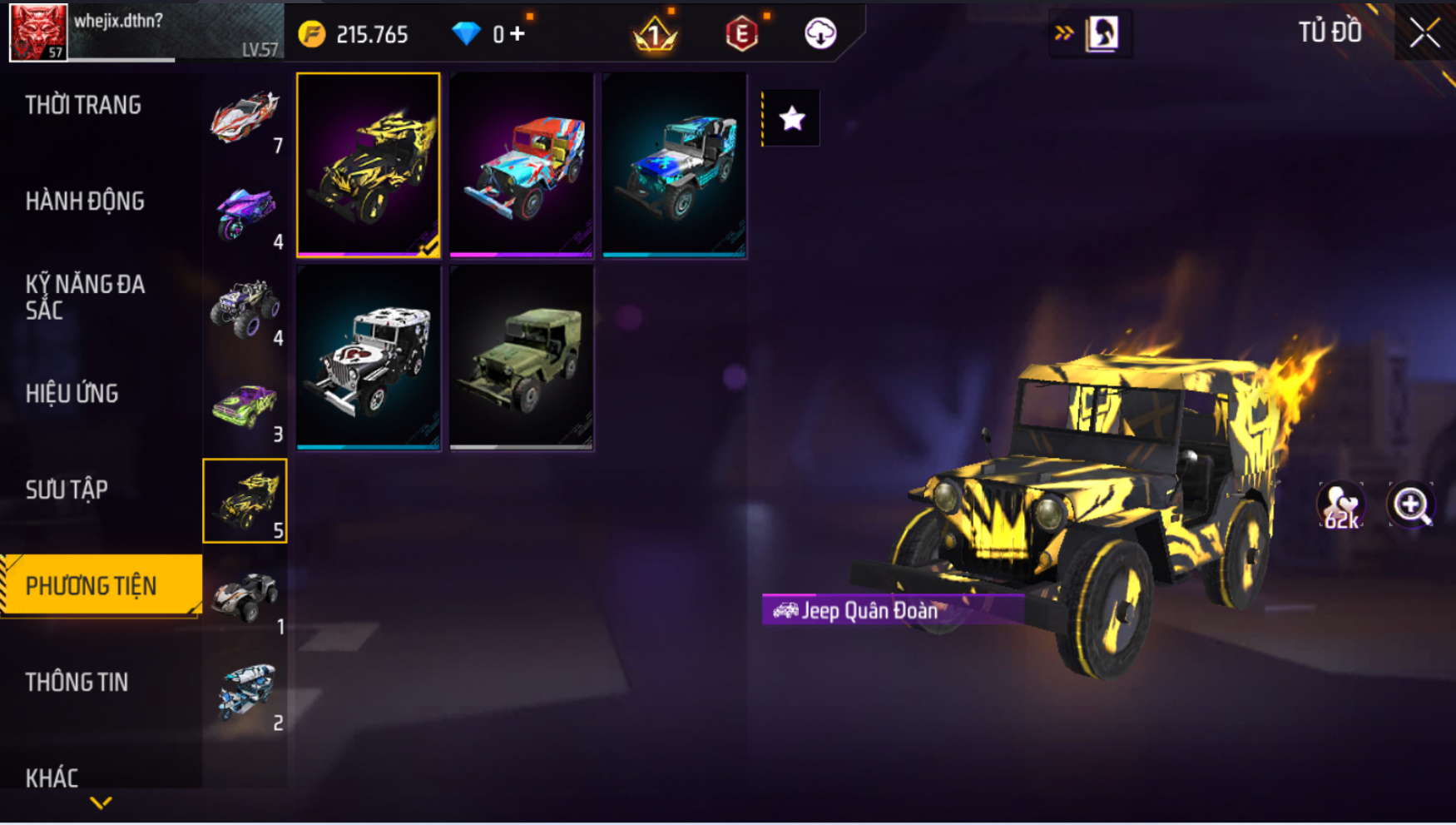Expand the category list with down arrow
This screenshot has height=825, width=1456.
click(x=101, y=803)
